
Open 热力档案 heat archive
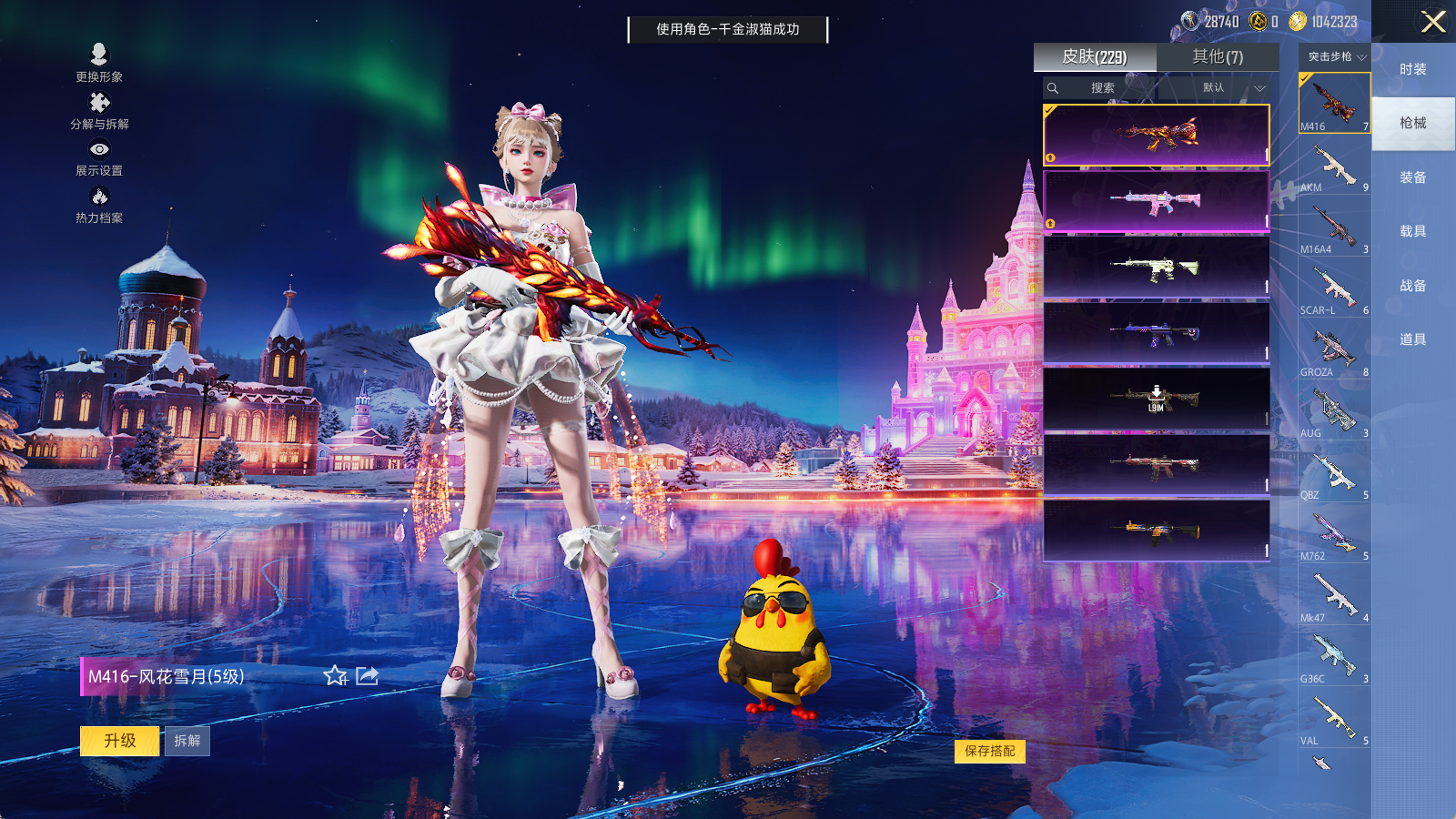(99, 204)
